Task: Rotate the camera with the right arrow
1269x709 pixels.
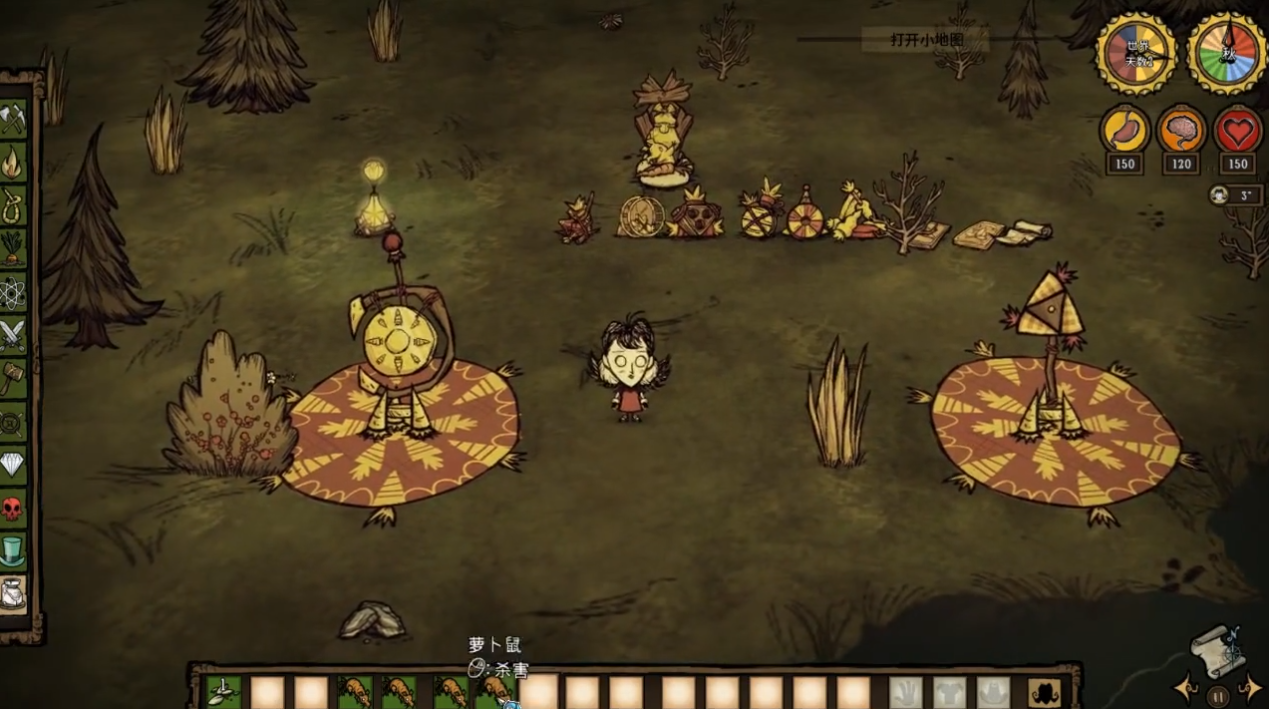Action: pos(1249,689)
